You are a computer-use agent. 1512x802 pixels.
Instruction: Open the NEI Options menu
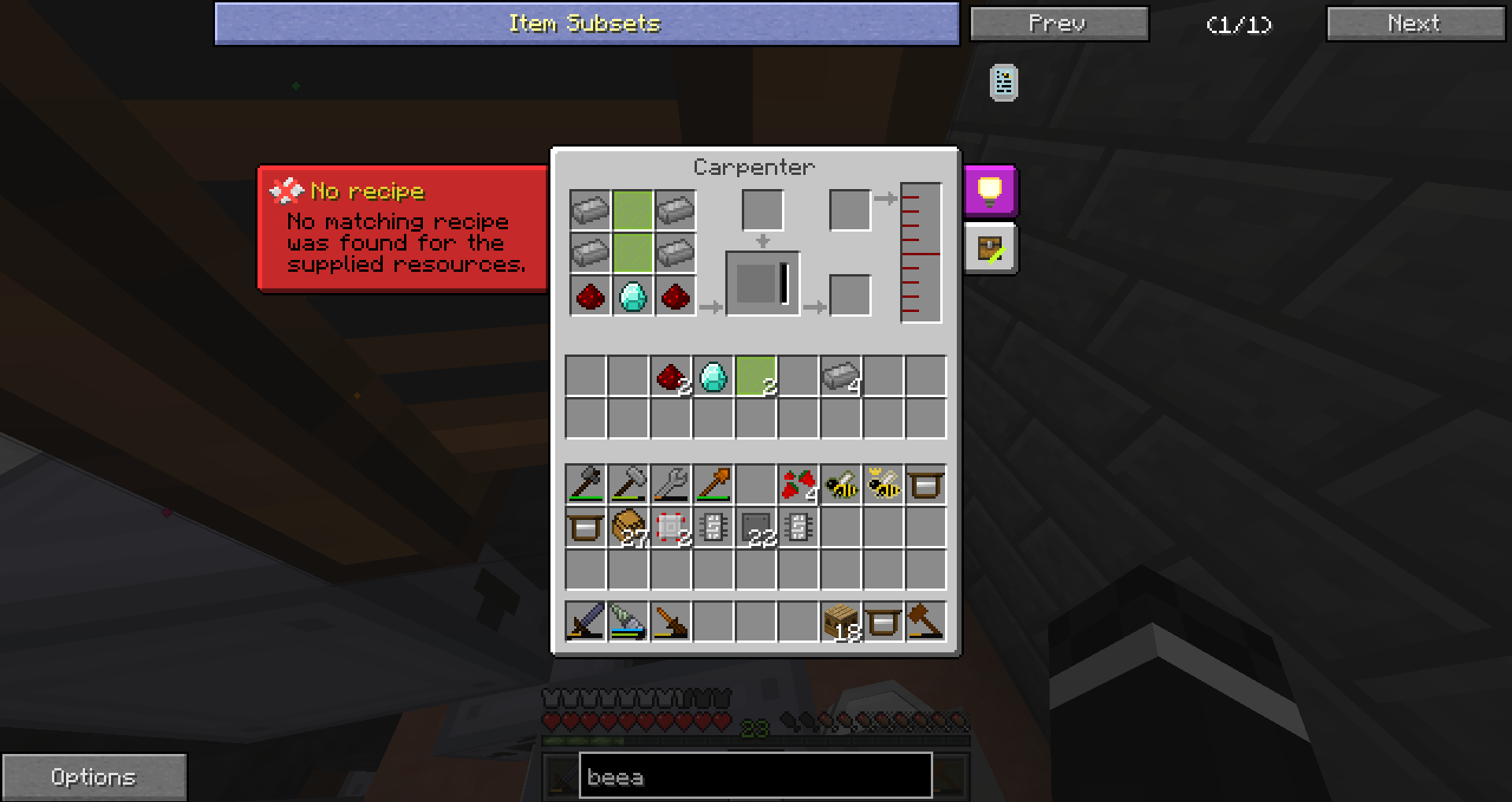coord(94,777)
